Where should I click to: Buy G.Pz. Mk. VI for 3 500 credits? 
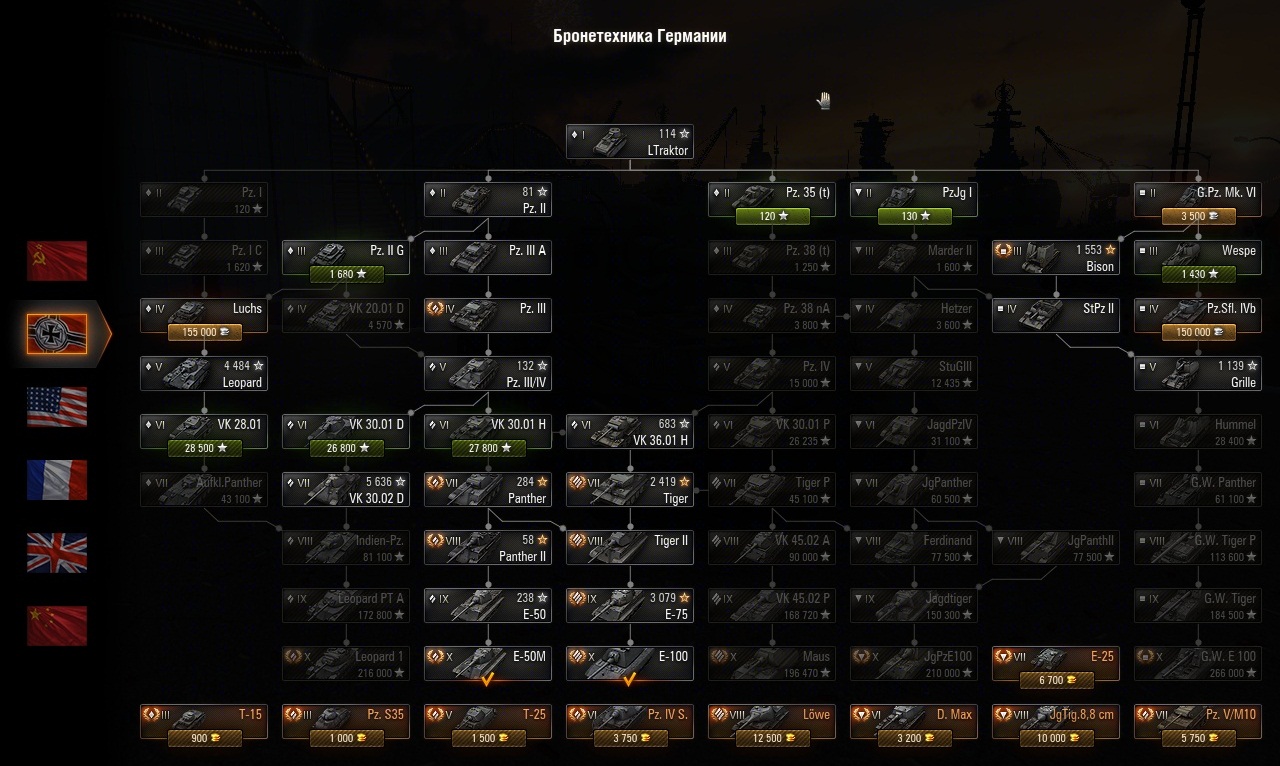(1197, 216)
